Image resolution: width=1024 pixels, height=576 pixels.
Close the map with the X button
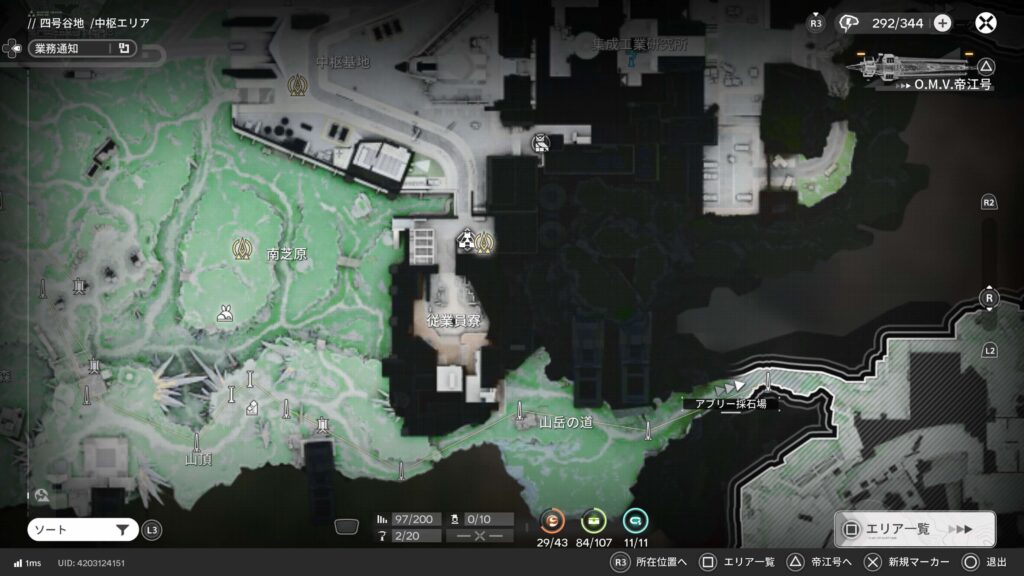986,23
